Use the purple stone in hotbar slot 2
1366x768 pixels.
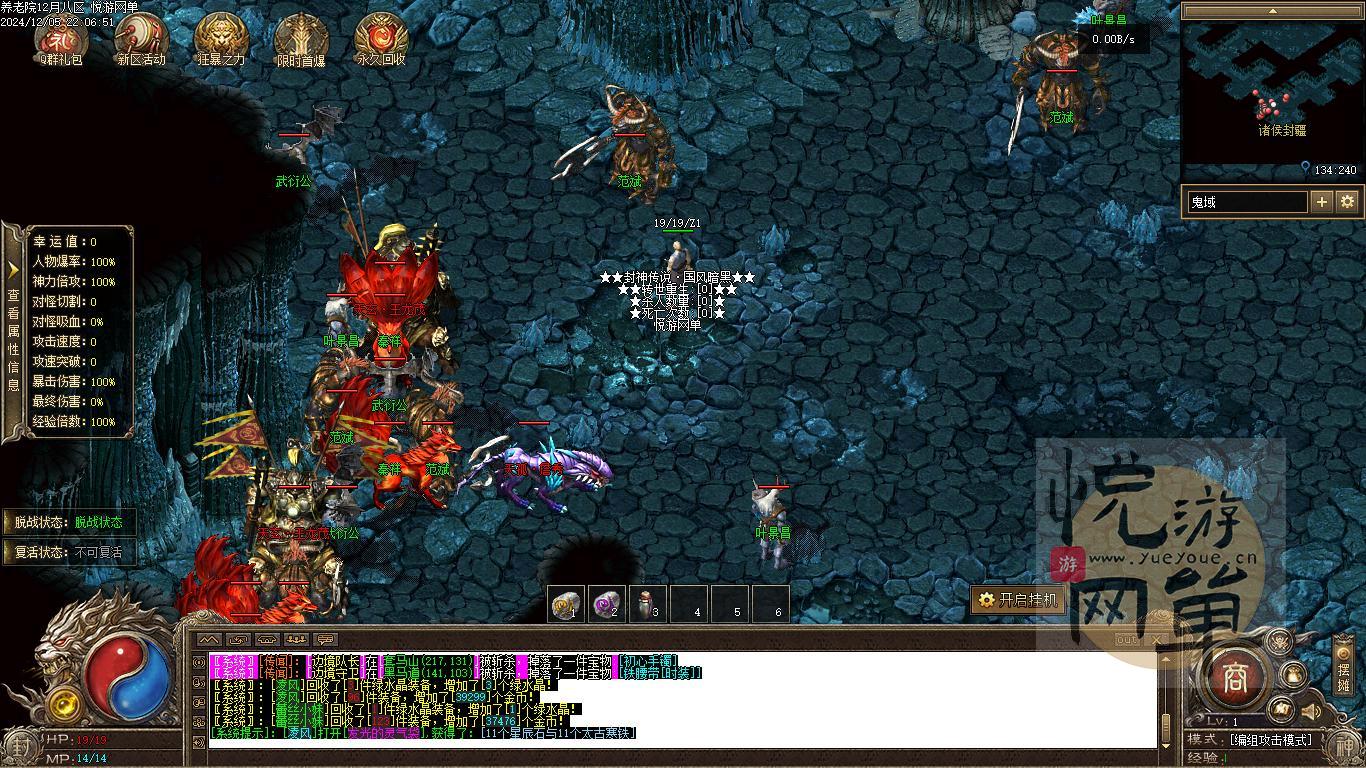(x=607, y=604)
